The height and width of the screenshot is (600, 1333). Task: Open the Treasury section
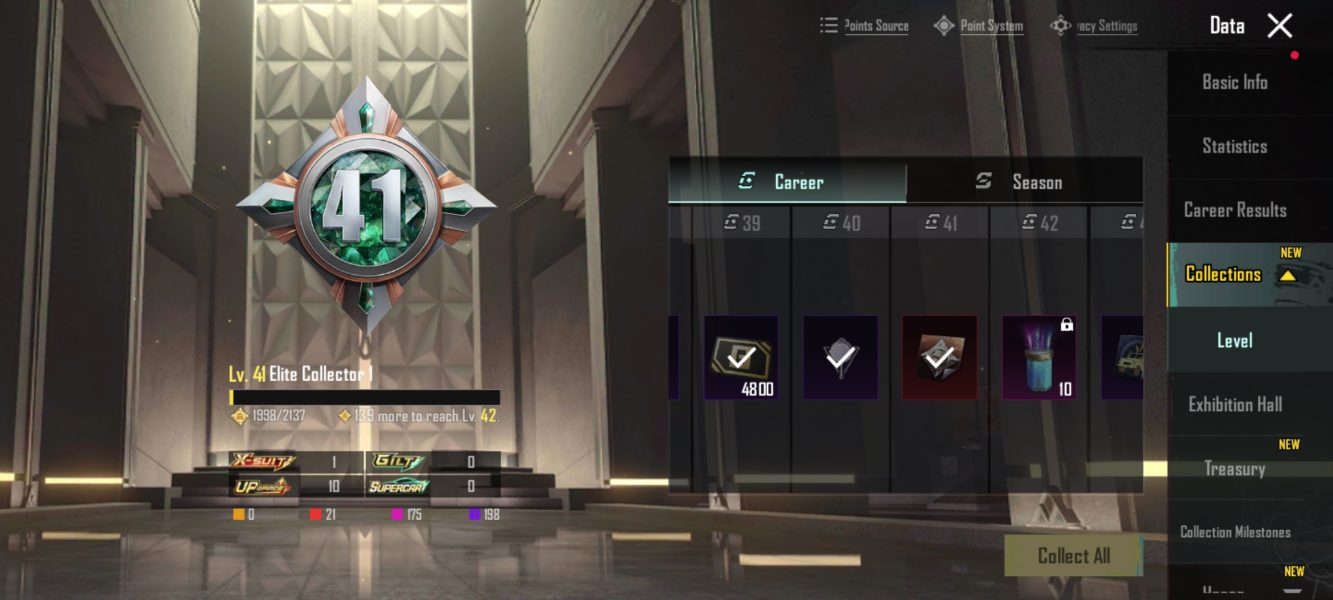(x=1234, y=469)
